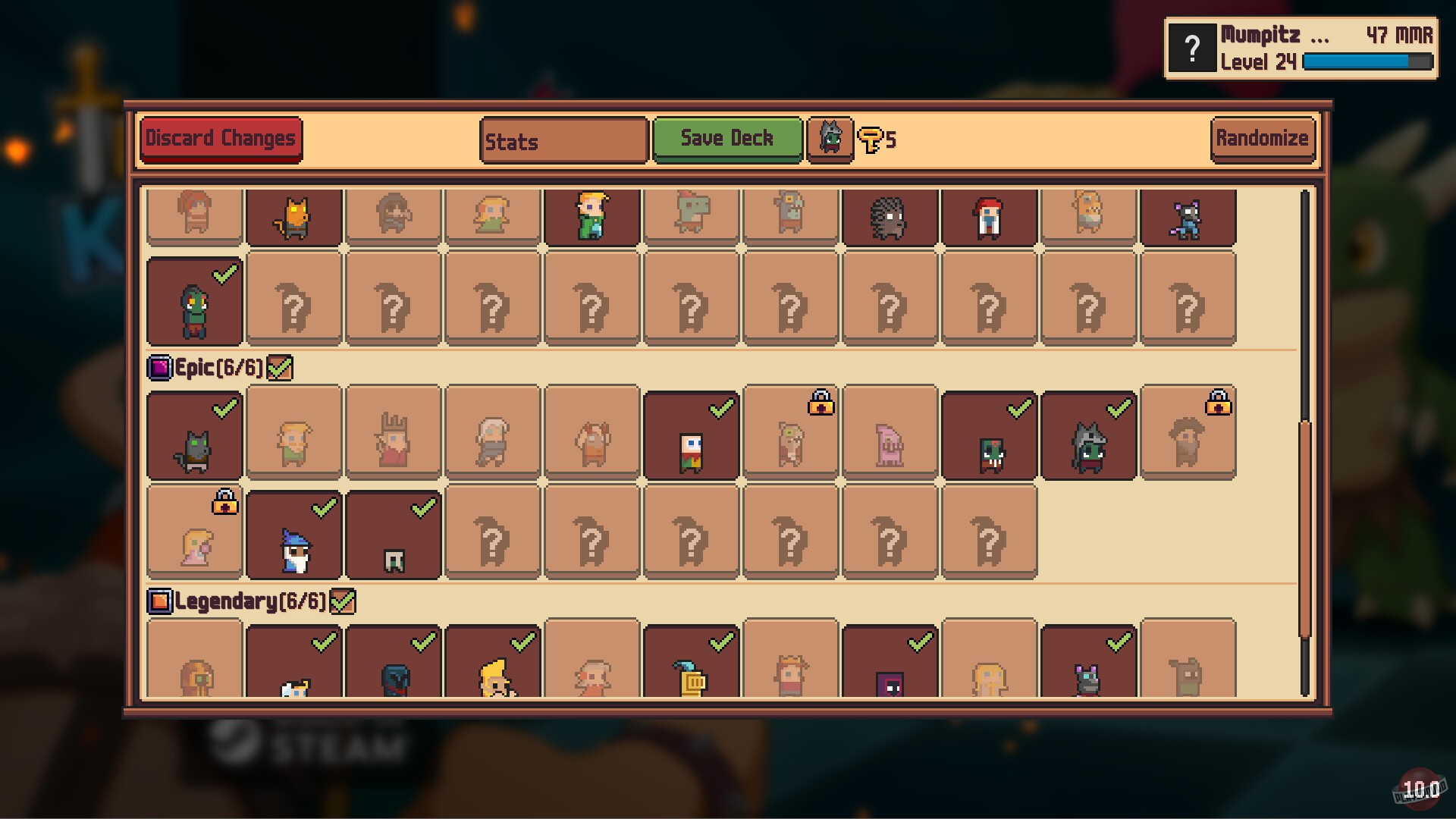Open the Stats view
The image size is (1456, 819).
click(x=563, y=141)
